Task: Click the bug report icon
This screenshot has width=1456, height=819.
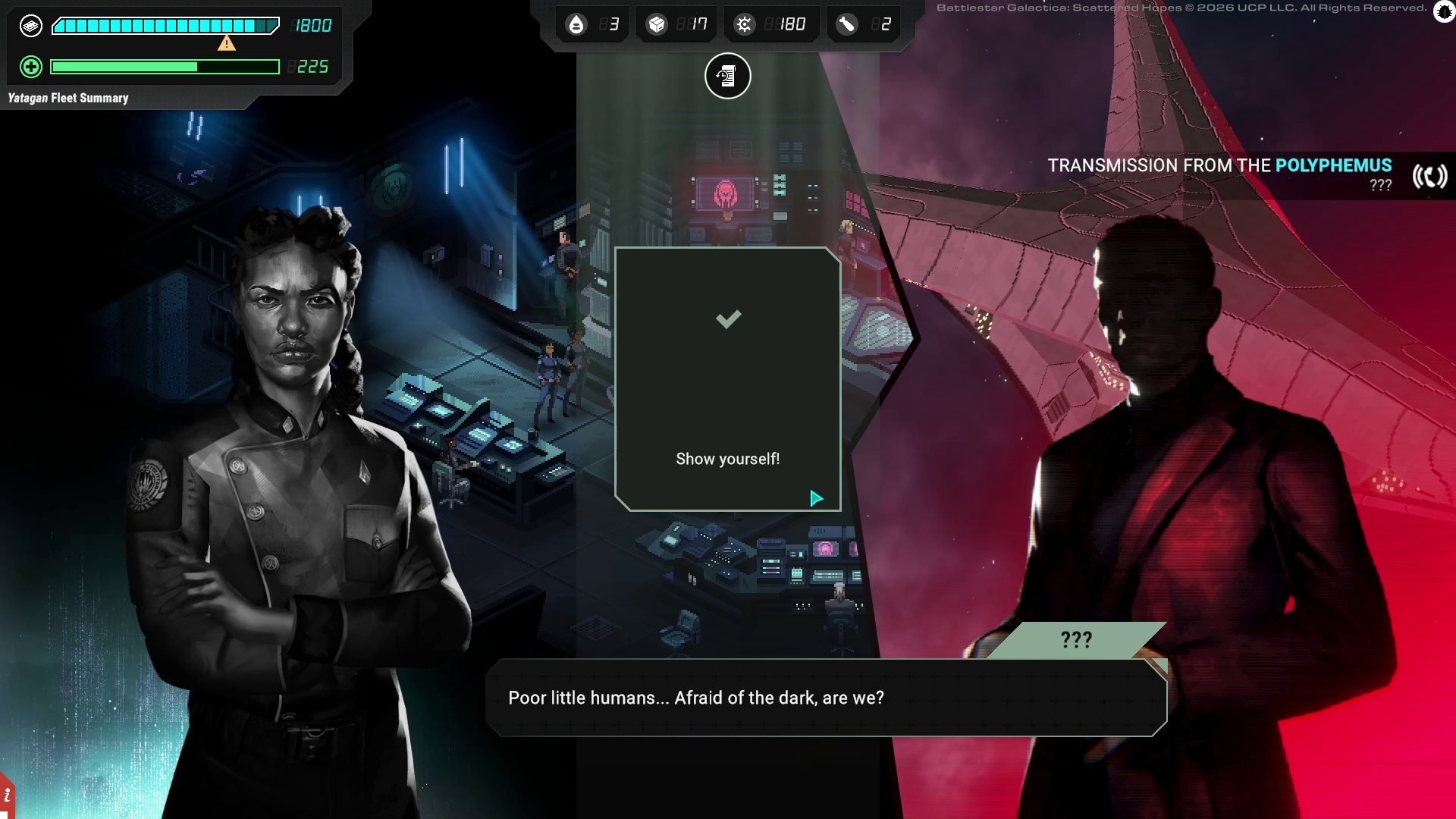Action: (x=1444, y=12)
